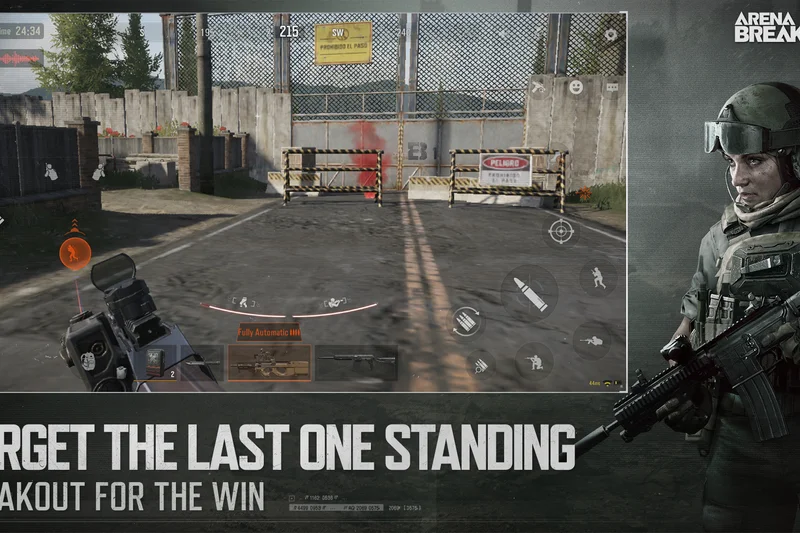Tap the small bullets icon near crouch

[x=481, y=365]
